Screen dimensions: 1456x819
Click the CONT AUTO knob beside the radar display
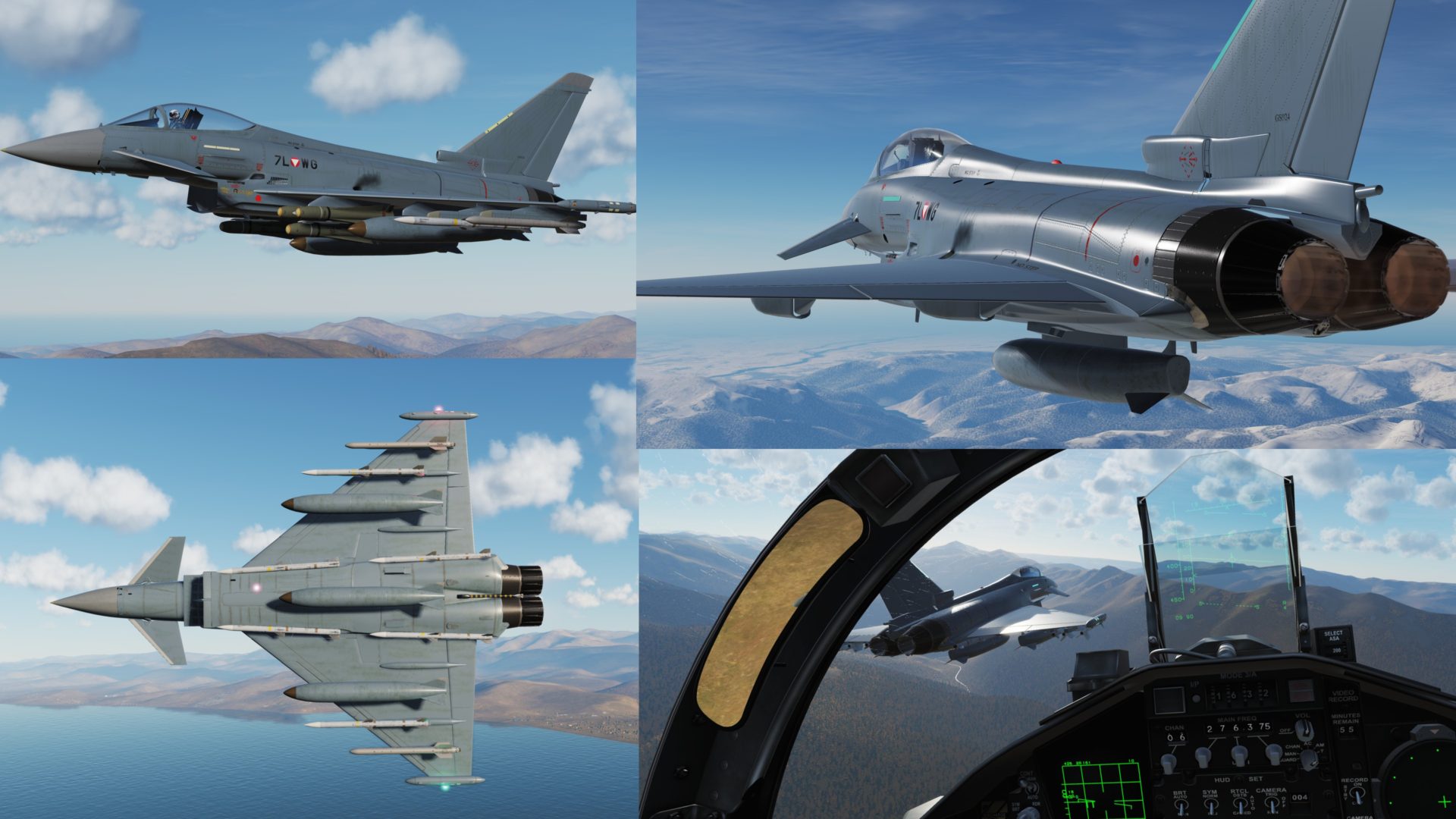(x=1031, y=789)
